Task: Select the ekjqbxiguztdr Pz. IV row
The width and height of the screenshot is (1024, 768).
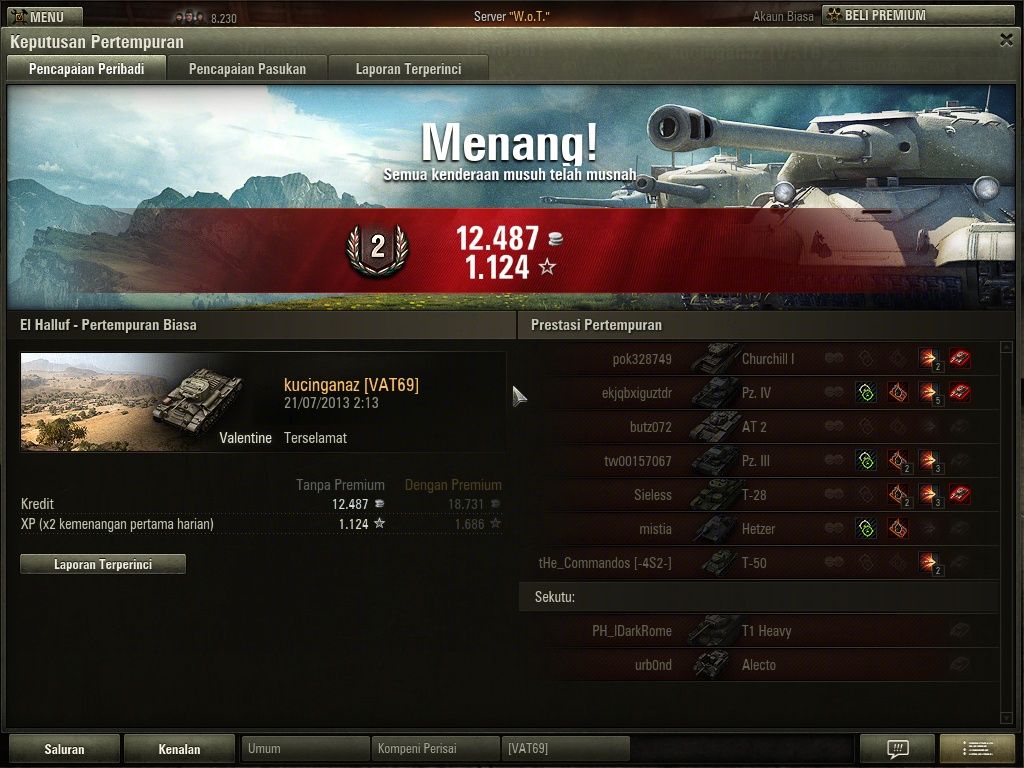Action: [758, 393]
